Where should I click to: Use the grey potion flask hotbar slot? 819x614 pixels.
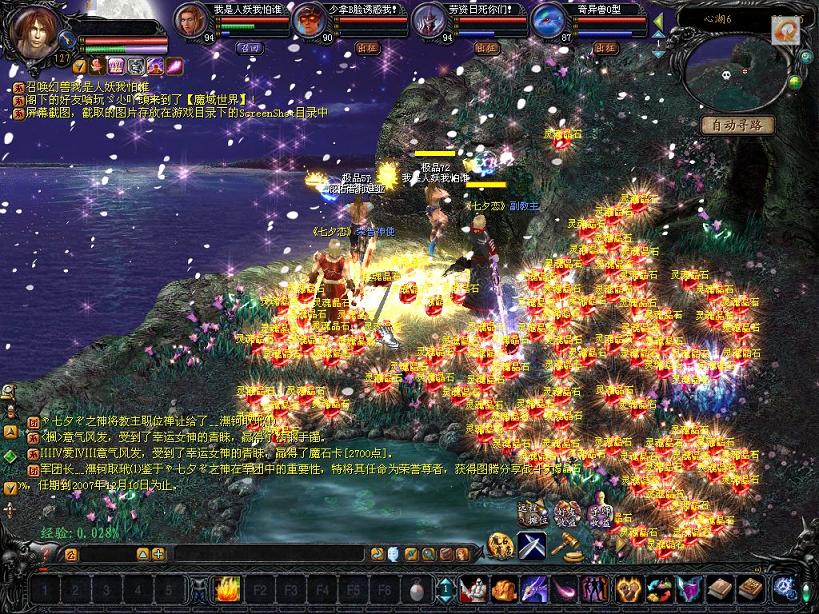417,589
